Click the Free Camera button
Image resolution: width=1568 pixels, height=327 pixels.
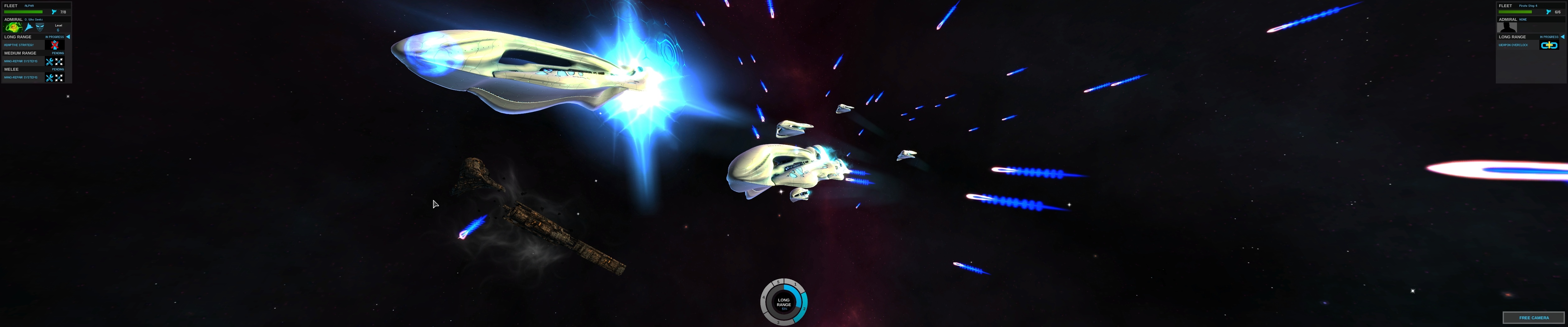tap(1533, 317)
